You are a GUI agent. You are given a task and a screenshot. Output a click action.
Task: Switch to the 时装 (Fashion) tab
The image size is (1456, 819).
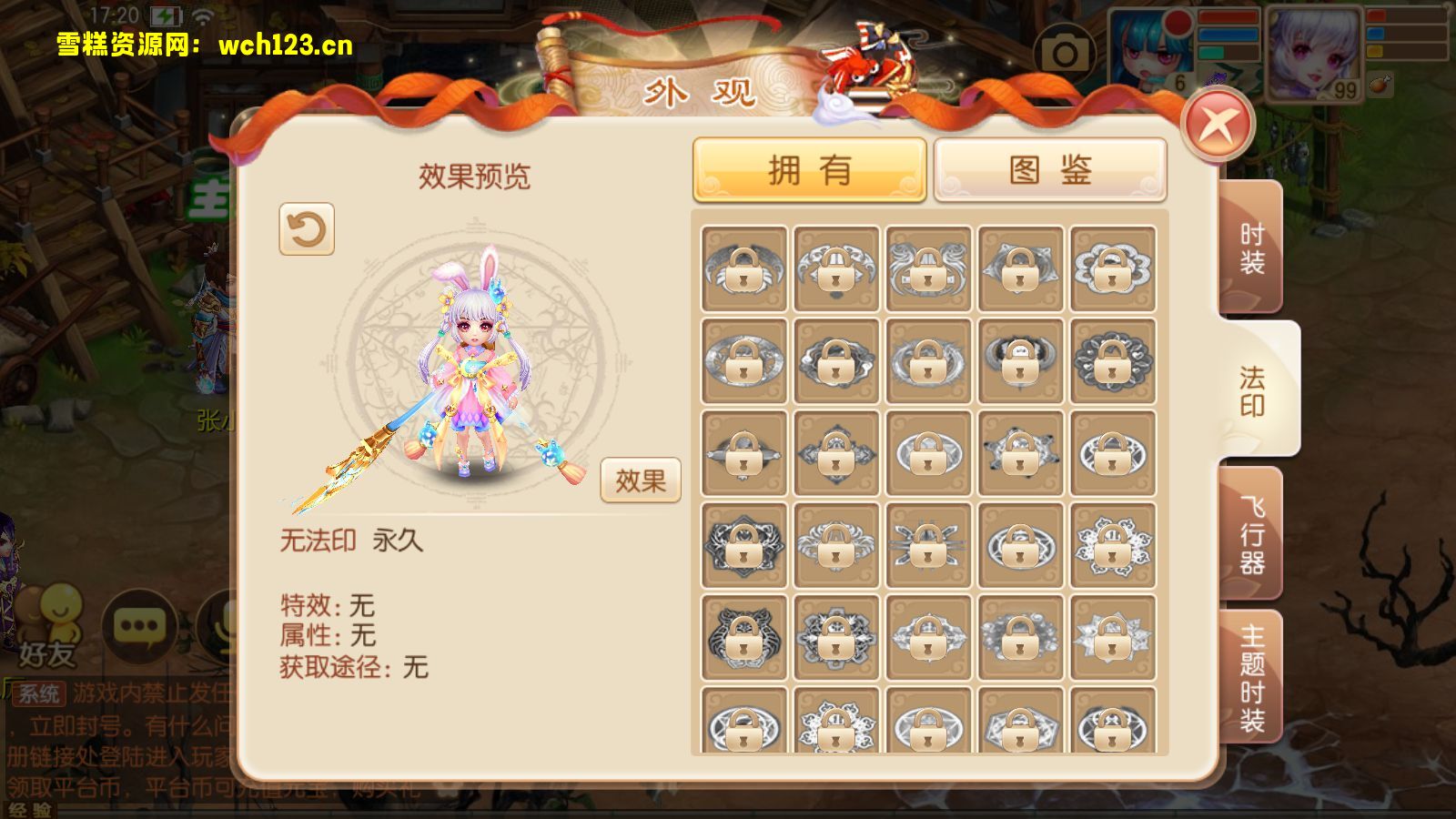(1254, 246)
